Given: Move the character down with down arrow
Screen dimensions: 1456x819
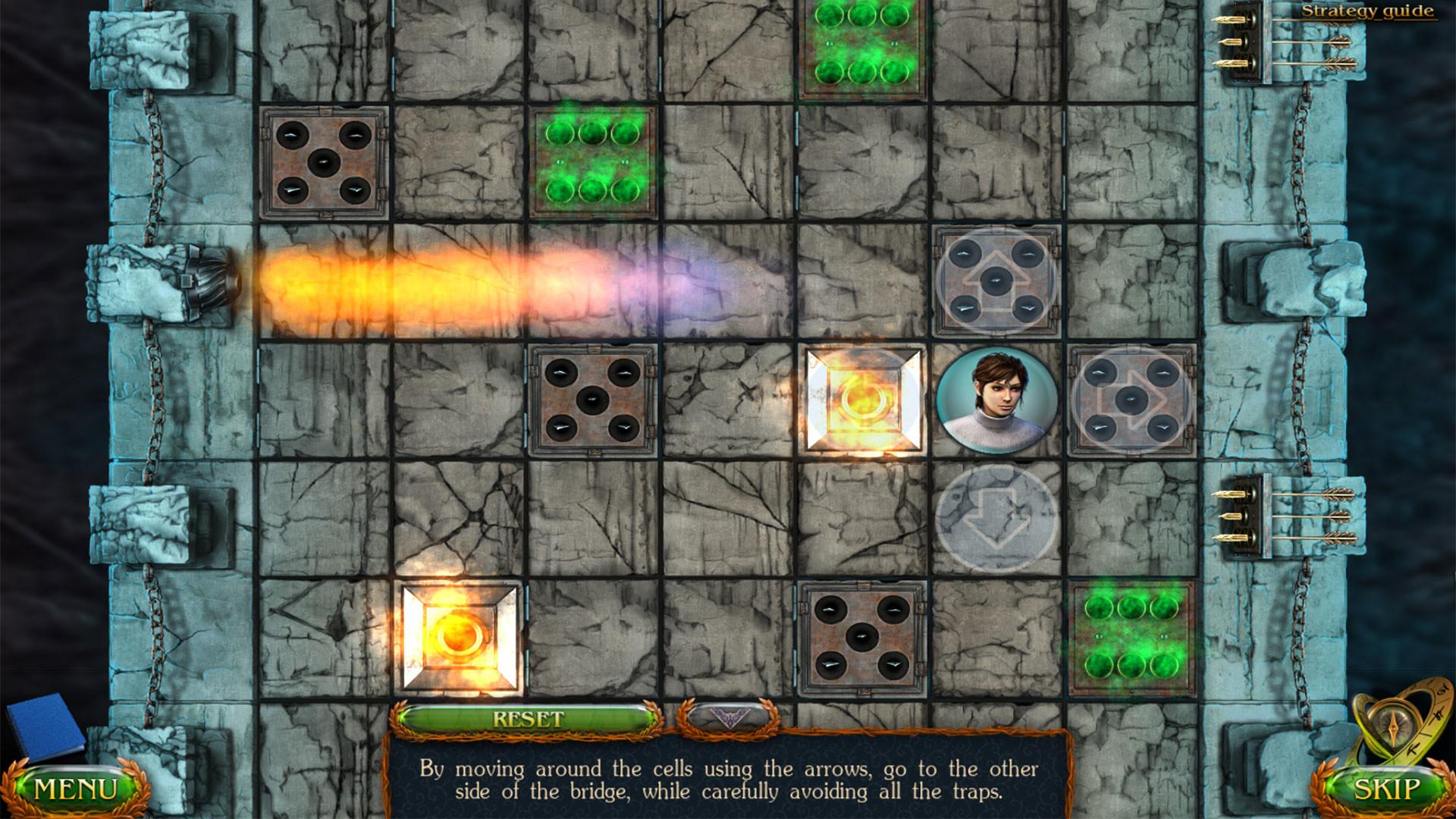Looking at the screenshot, I should [996, 517].
